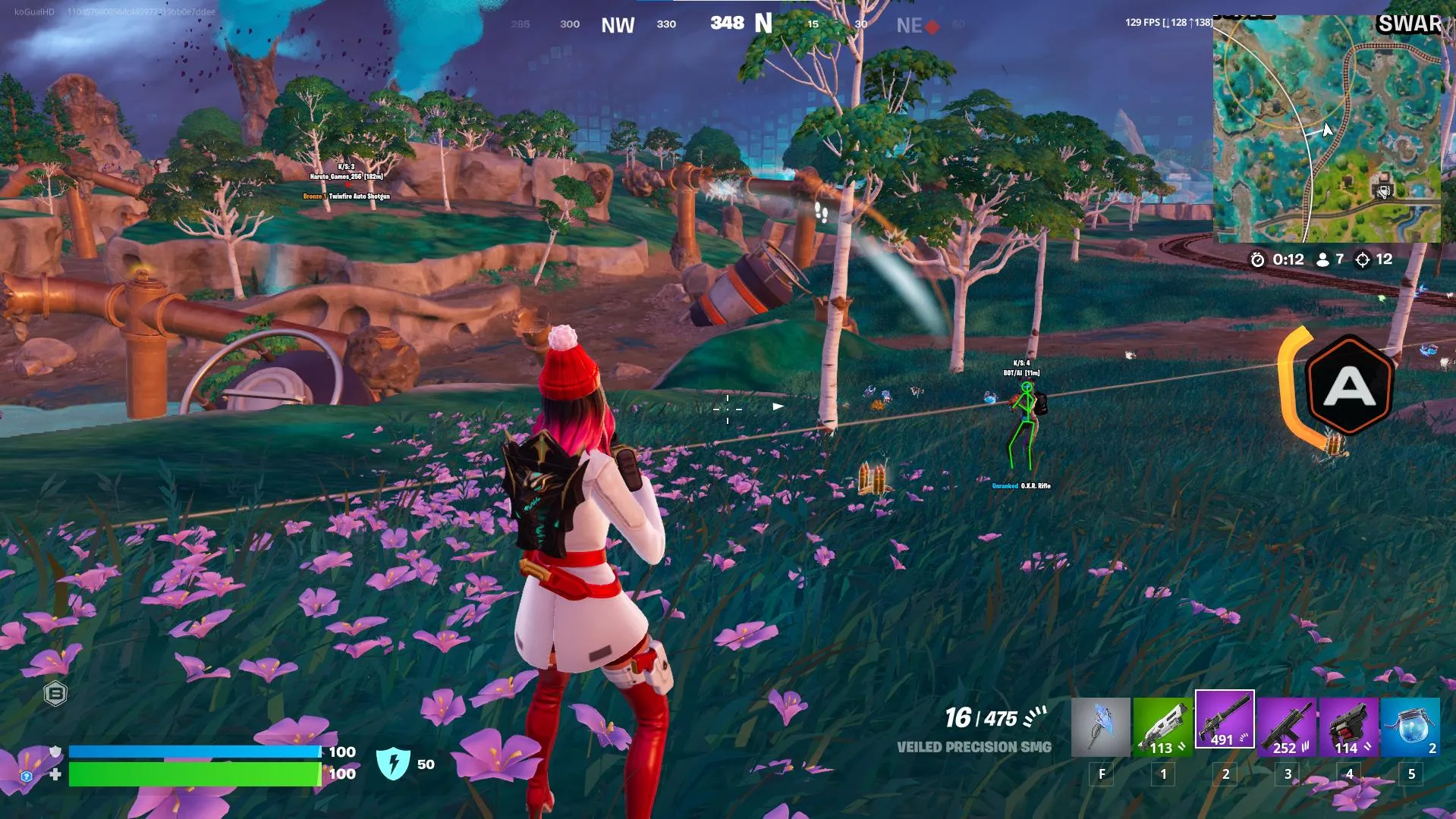Screen dimensions: 1456x819
Task: Select the Veiled Precision SMG in slot 2
Action: 1226,724
